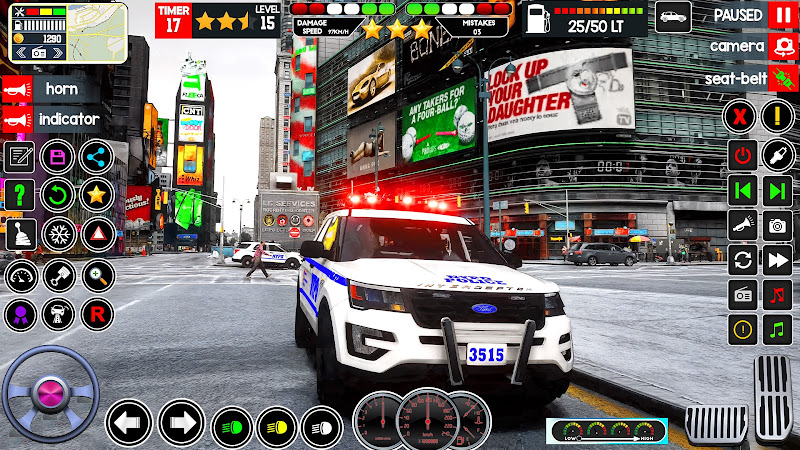Viewport: 800px width, 450px height.
Task: Click the red power button icon
Action: 742,155
